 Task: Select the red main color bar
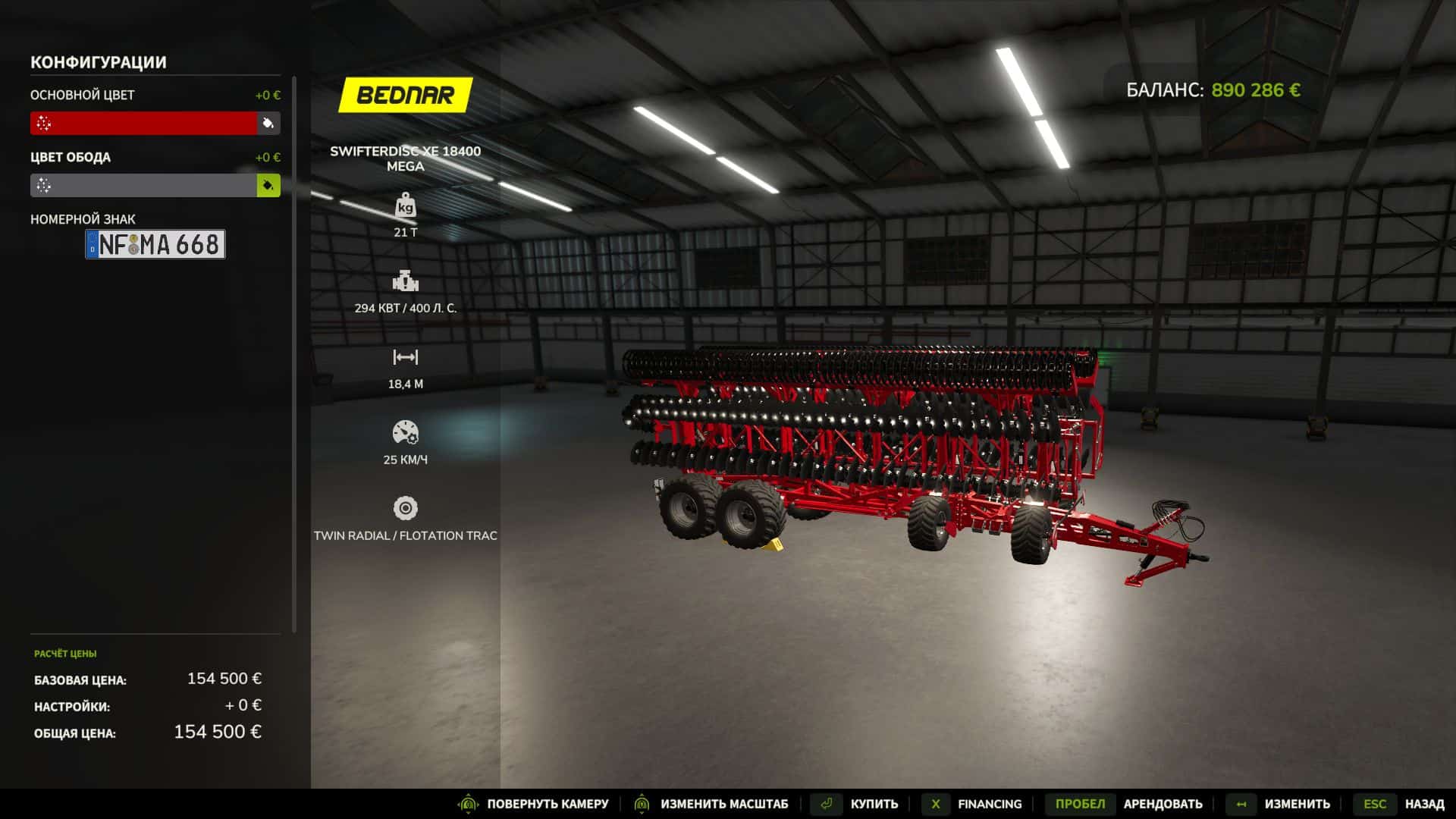143,123
